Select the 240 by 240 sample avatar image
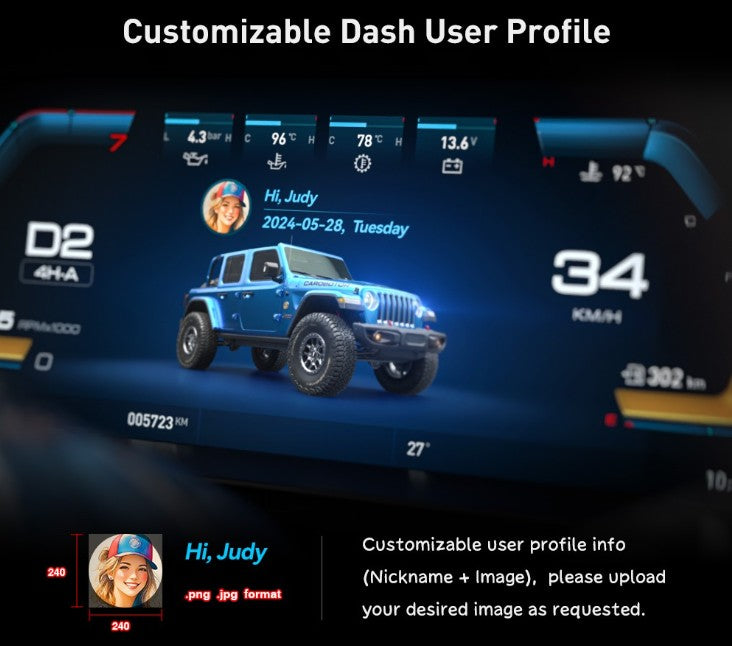 [x=125, y=571]
